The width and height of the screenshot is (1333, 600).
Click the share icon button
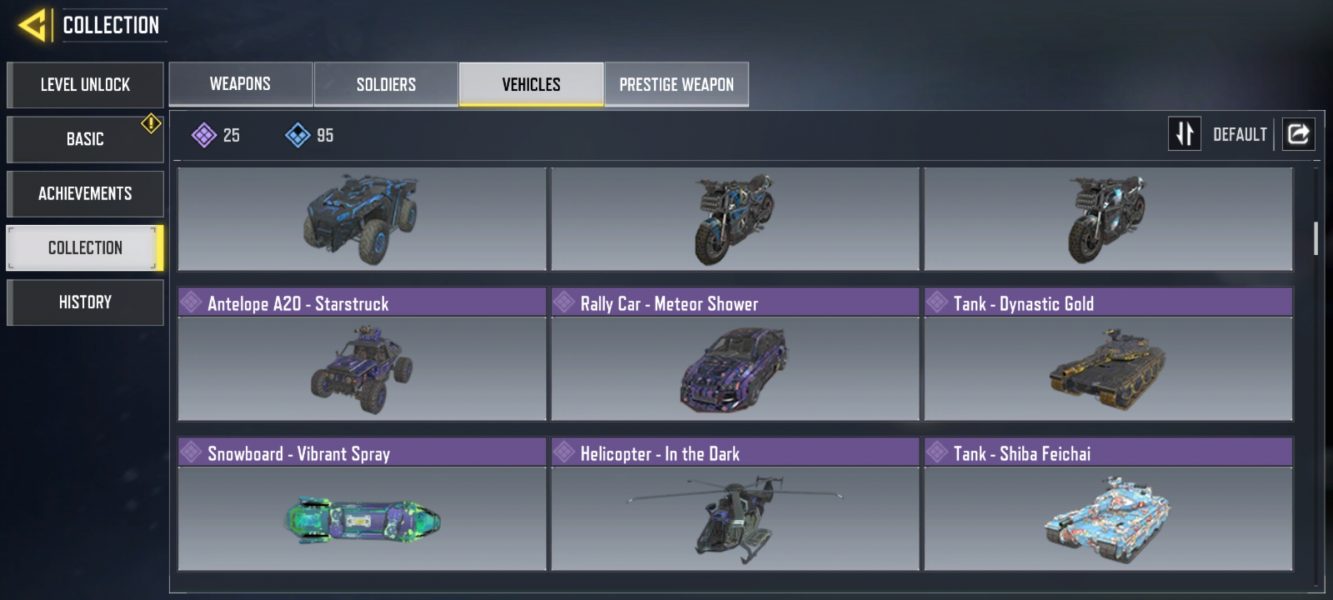point(1298,134)
